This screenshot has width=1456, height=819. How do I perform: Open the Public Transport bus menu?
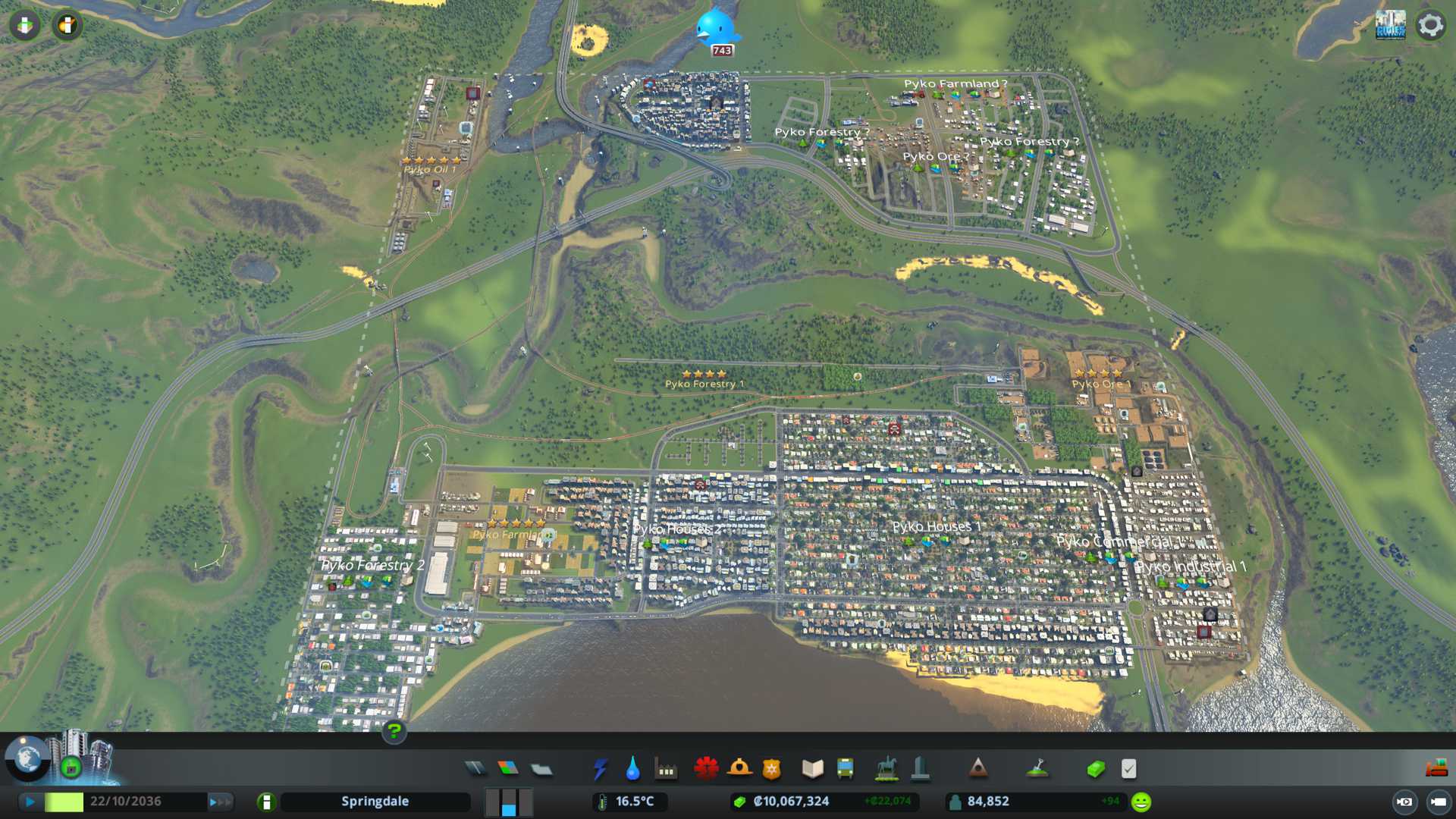845,769
